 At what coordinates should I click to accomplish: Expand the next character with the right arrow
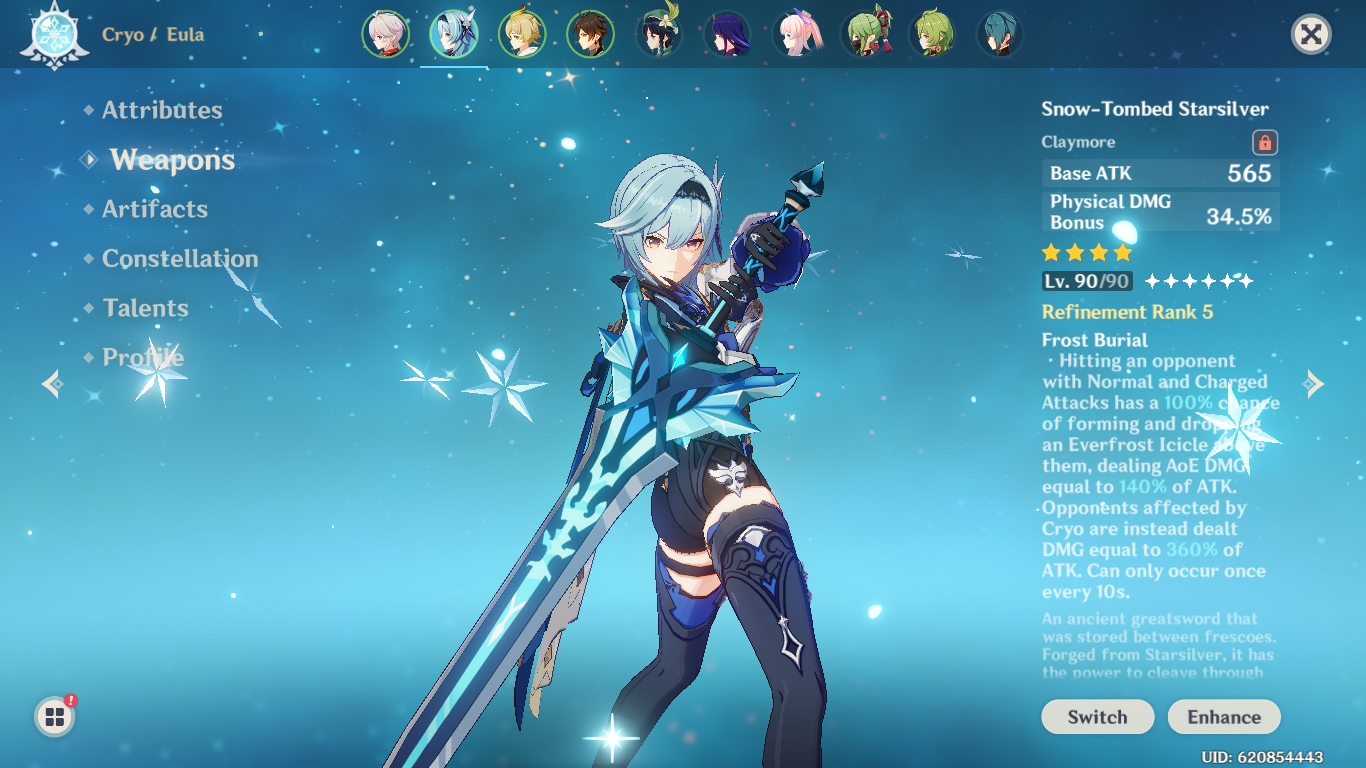(1312, 382)
